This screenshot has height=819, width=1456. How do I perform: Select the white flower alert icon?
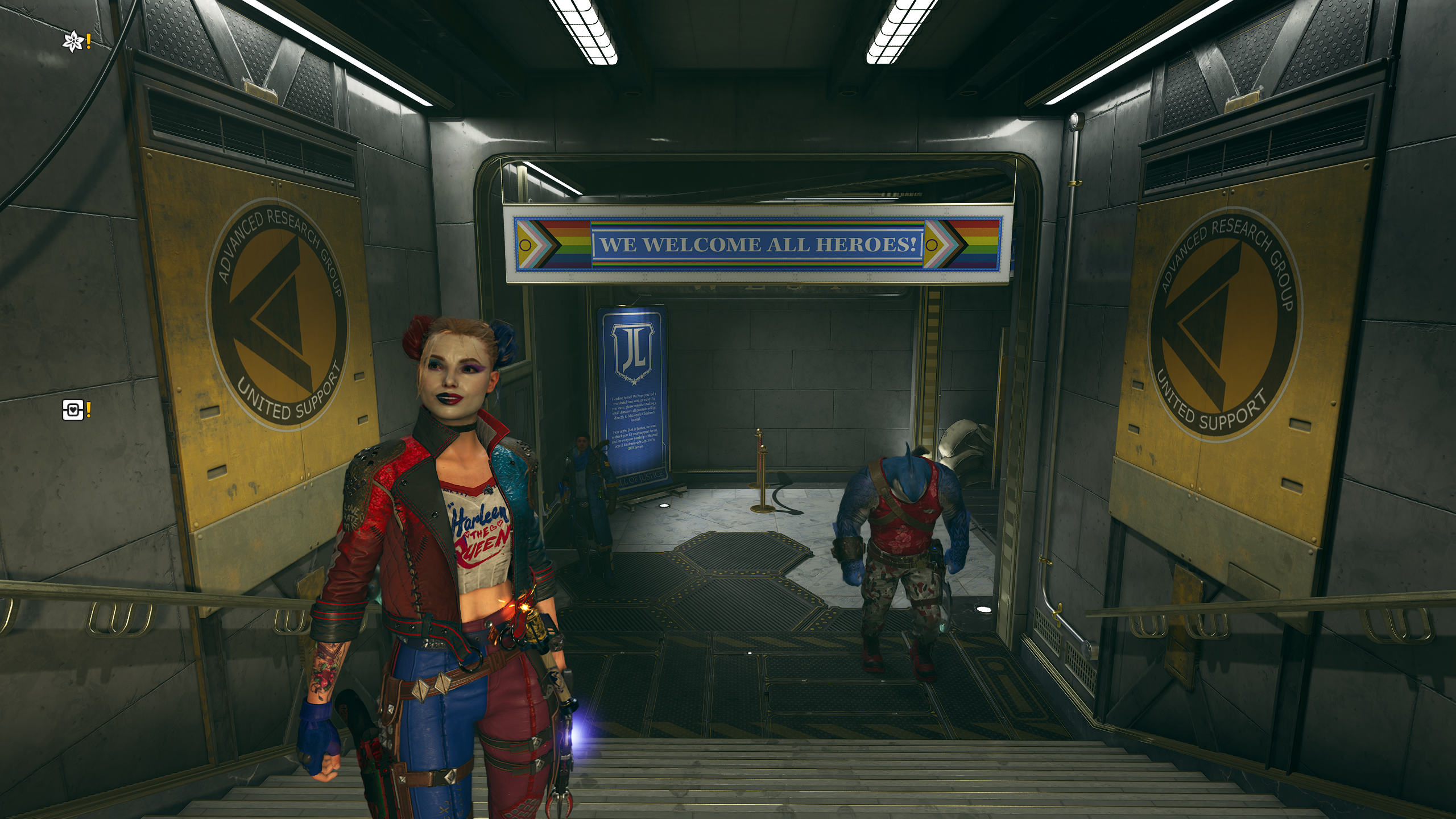point(73,42)
